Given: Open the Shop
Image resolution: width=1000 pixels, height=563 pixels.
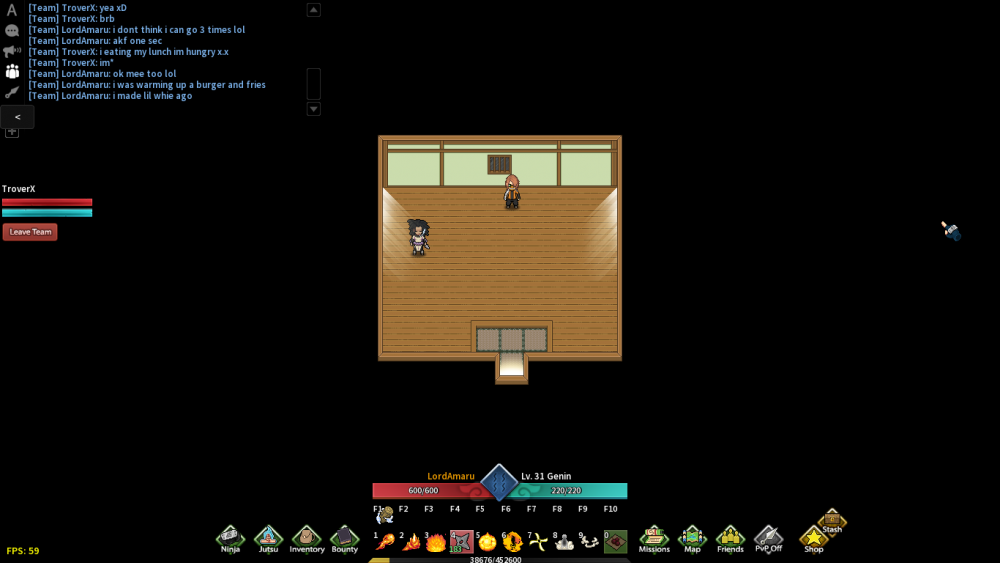Looking at the screenshot, I should 814,538.
